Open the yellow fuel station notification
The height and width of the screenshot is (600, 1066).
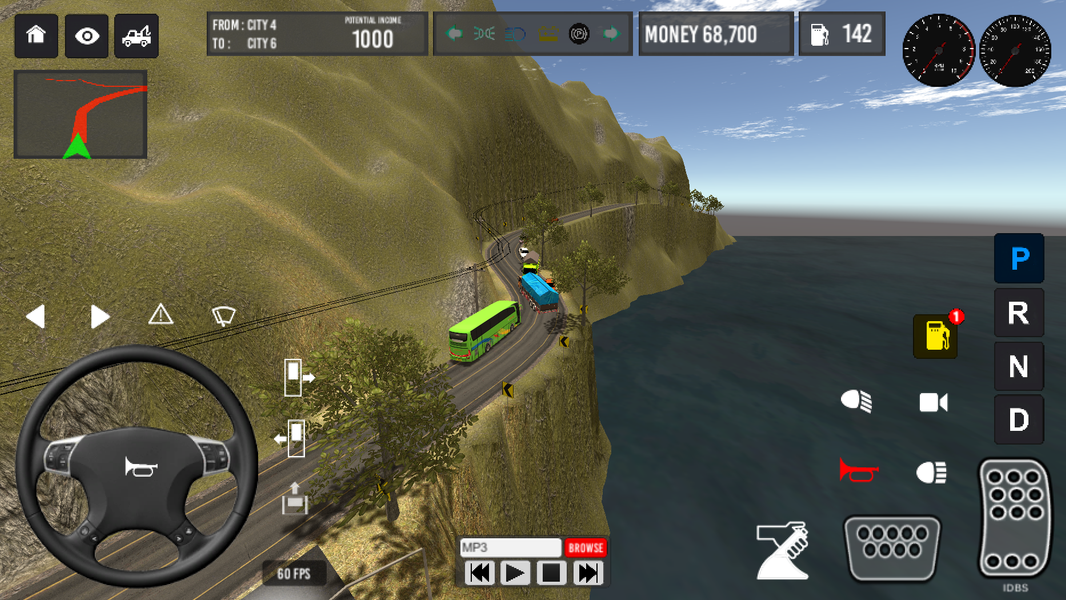point(935,337)
